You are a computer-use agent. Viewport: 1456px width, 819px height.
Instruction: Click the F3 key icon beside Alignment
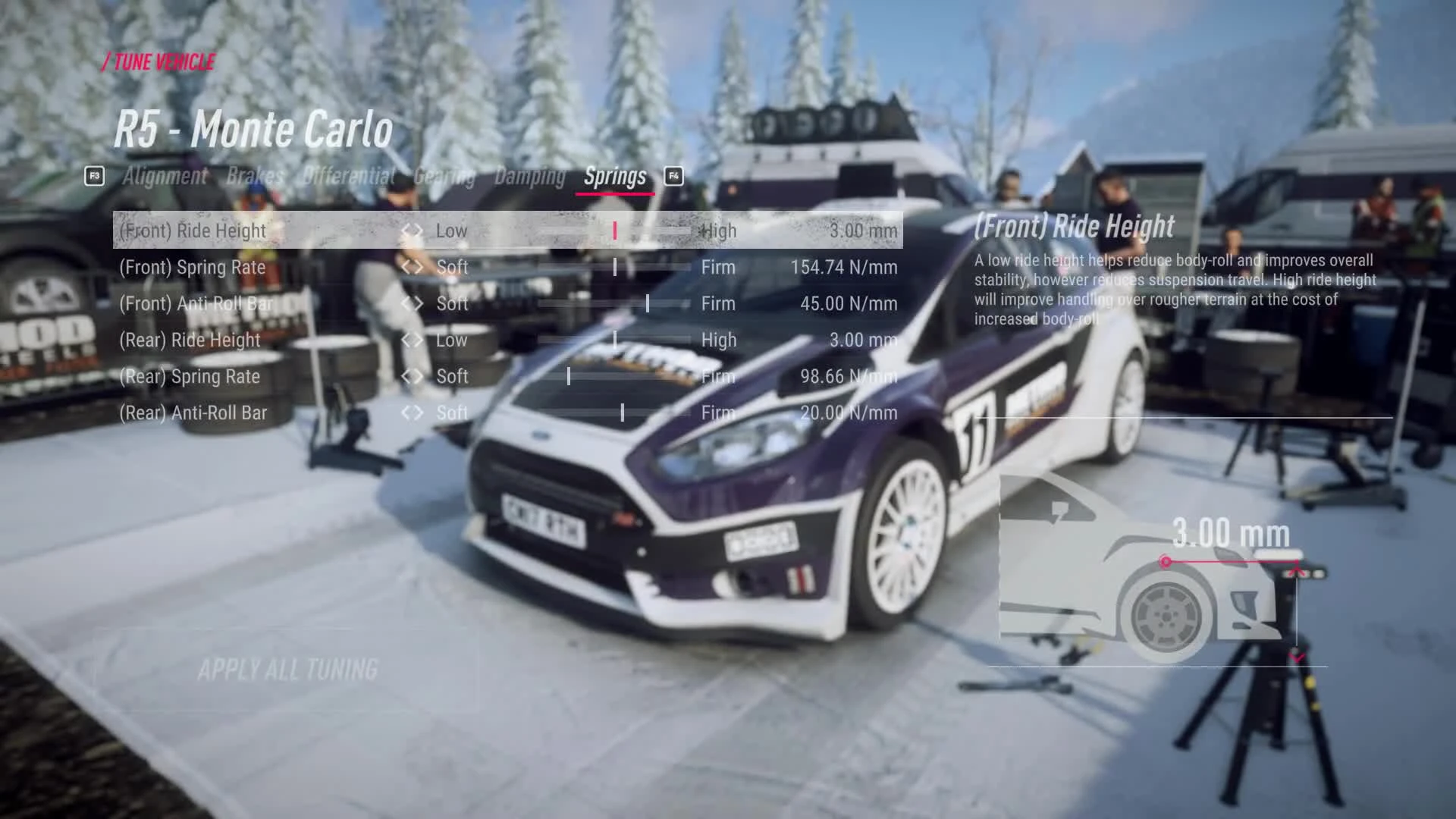click(94, 176)
